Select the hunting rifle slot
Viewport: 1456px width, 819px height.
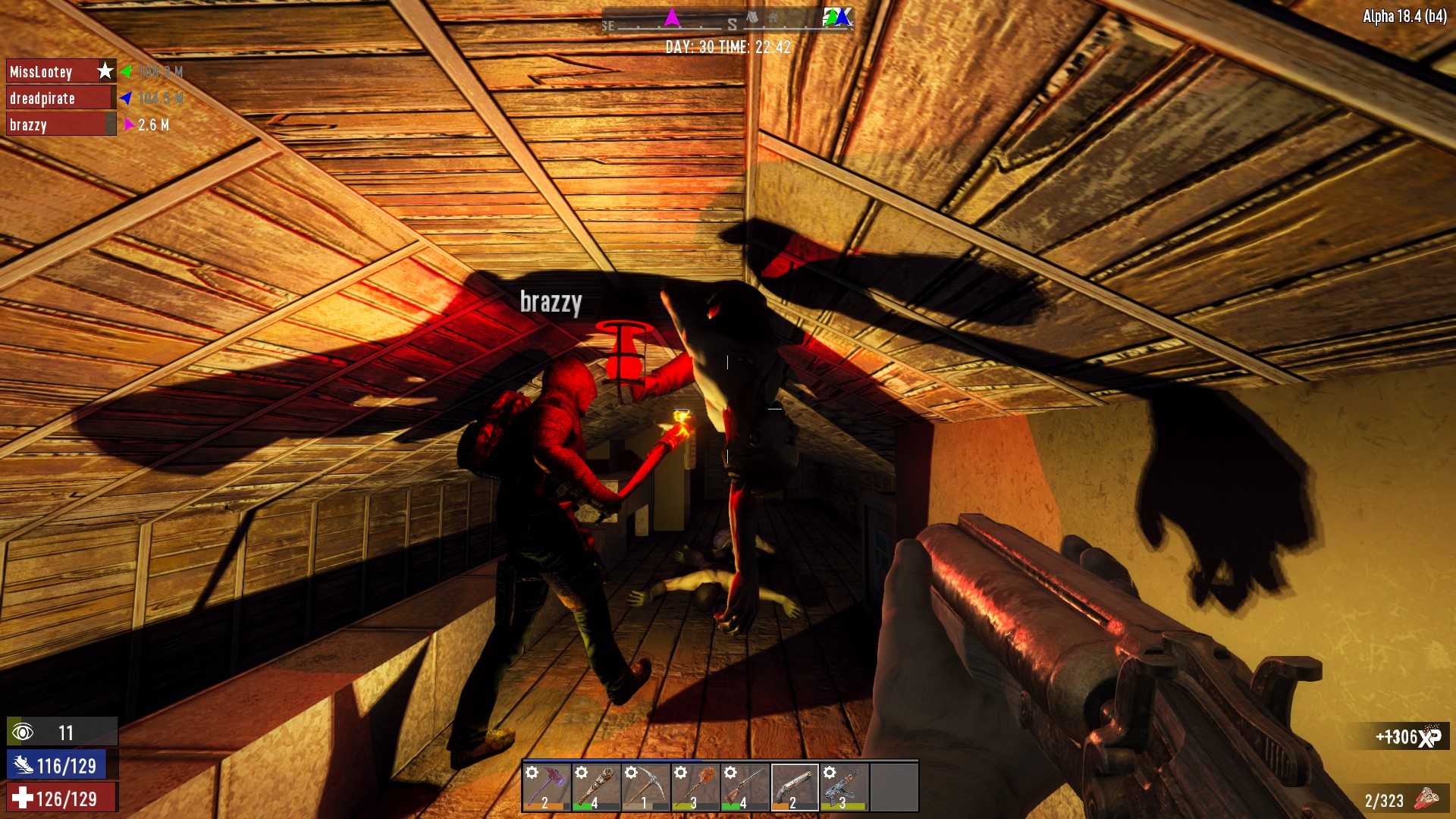point(745,788)
